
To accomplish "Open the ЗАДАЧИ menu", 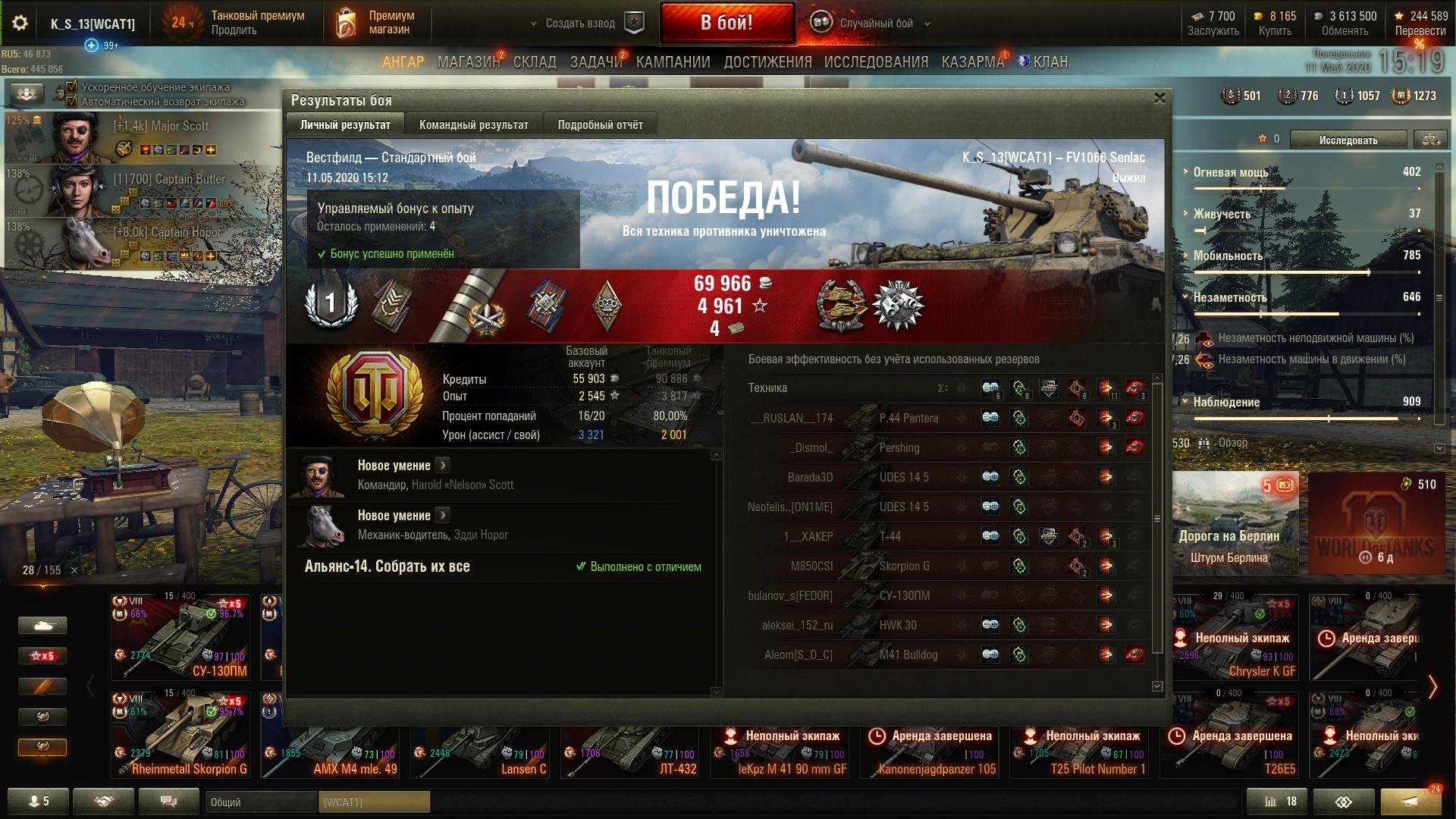I will pos(596,62).
